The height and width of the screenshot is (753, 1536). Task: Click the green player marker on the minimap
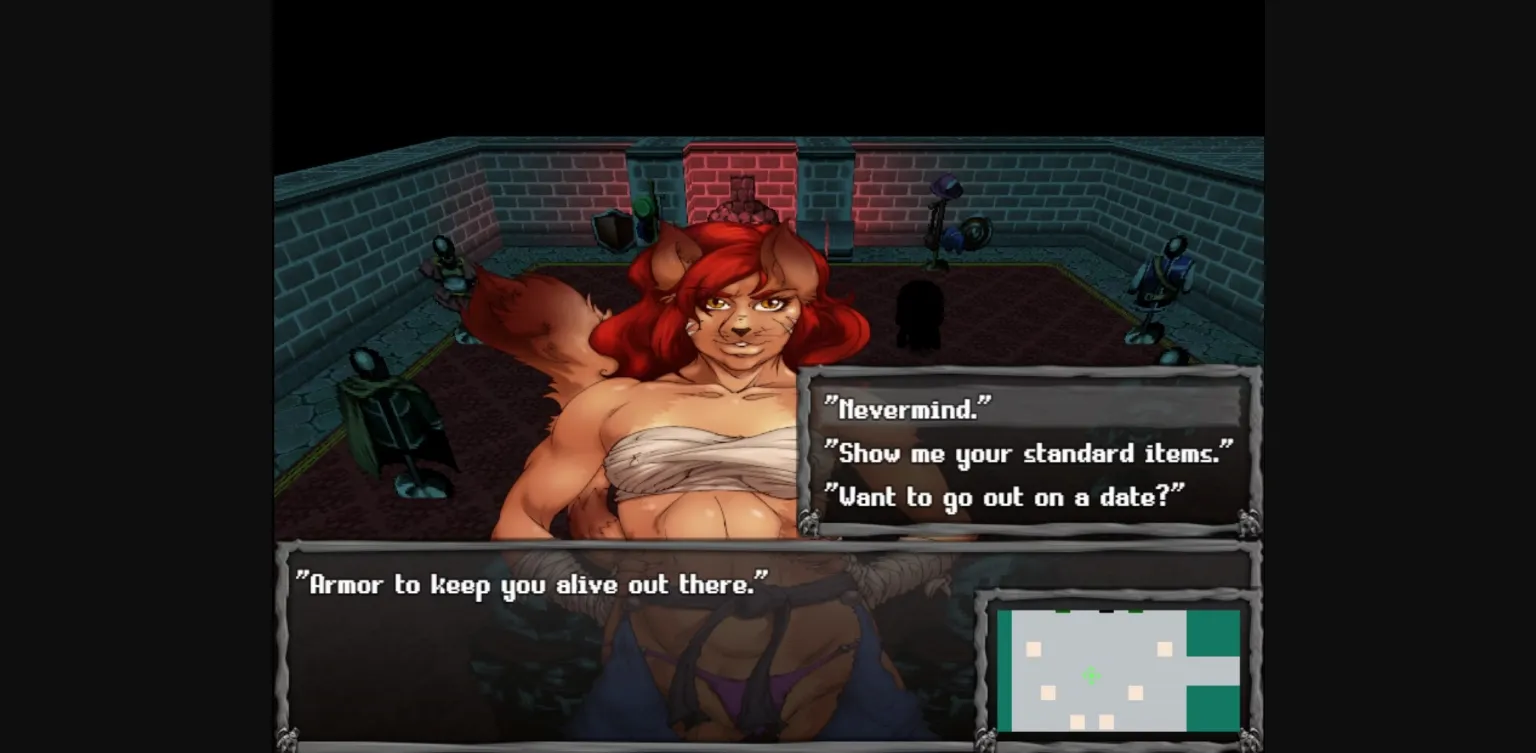pyautogui.click(x=1092, y=674)
